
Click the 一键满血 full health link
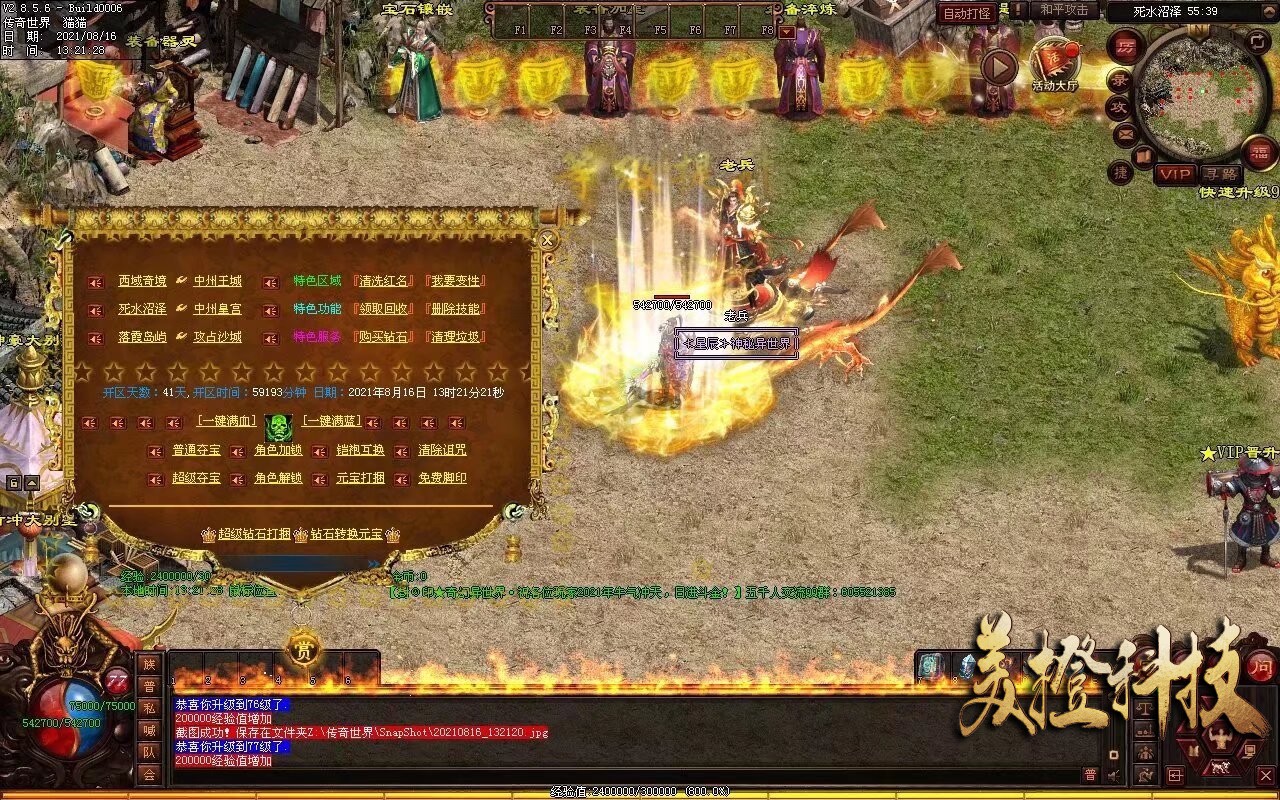tap(225, 420)
